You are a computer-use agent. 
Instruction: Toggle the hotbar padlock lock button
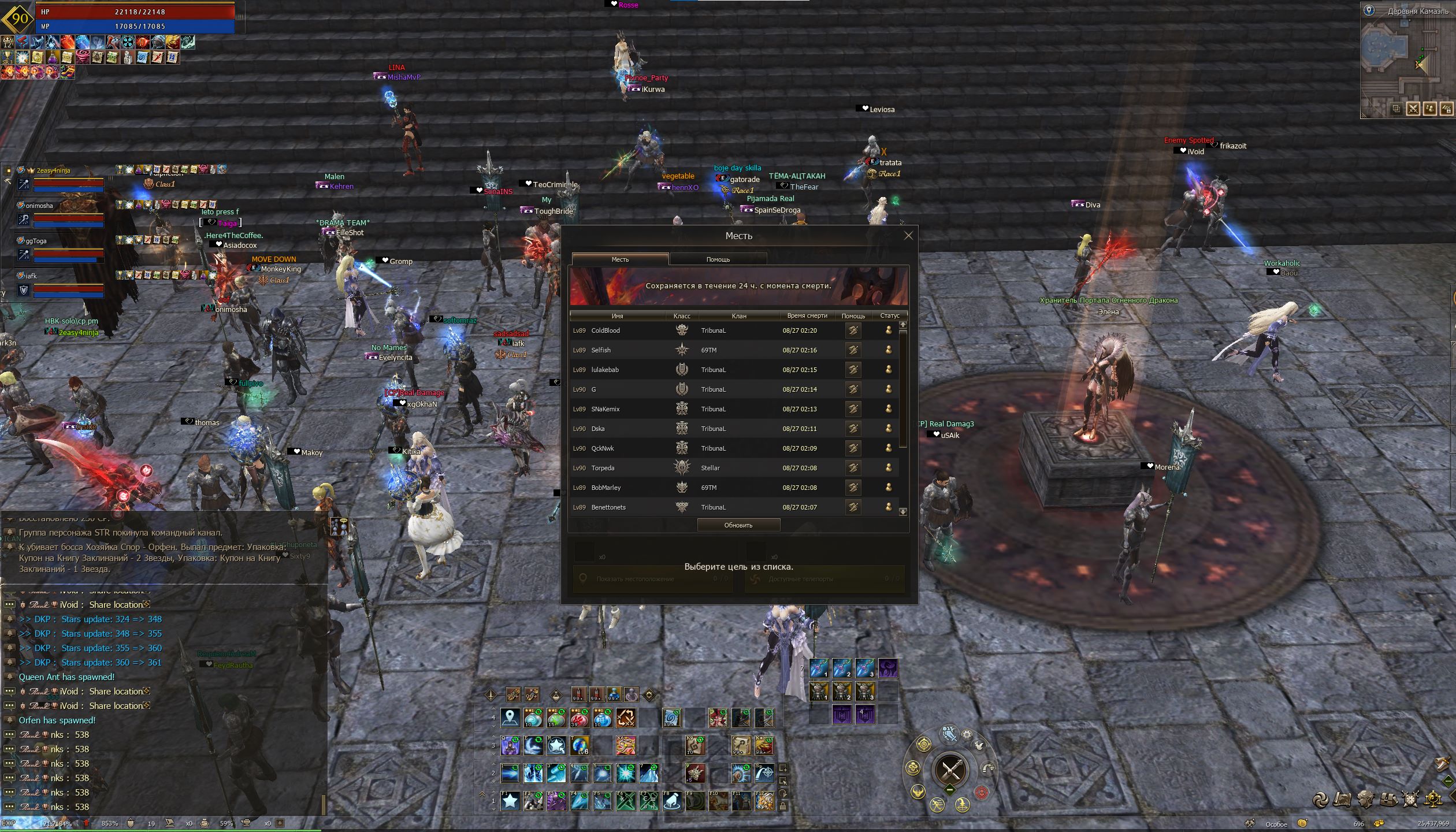tap(783, 805)
